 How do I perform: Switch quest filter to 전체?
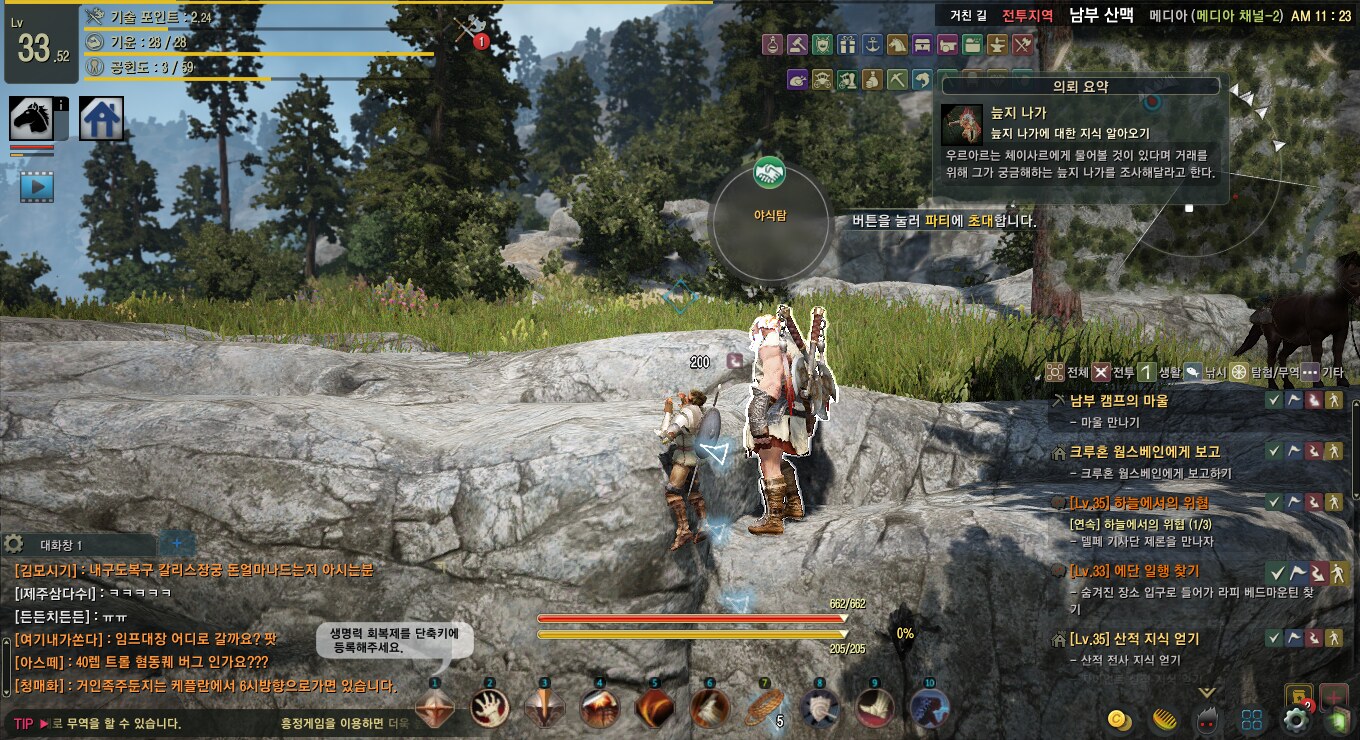pos(1067,372)
